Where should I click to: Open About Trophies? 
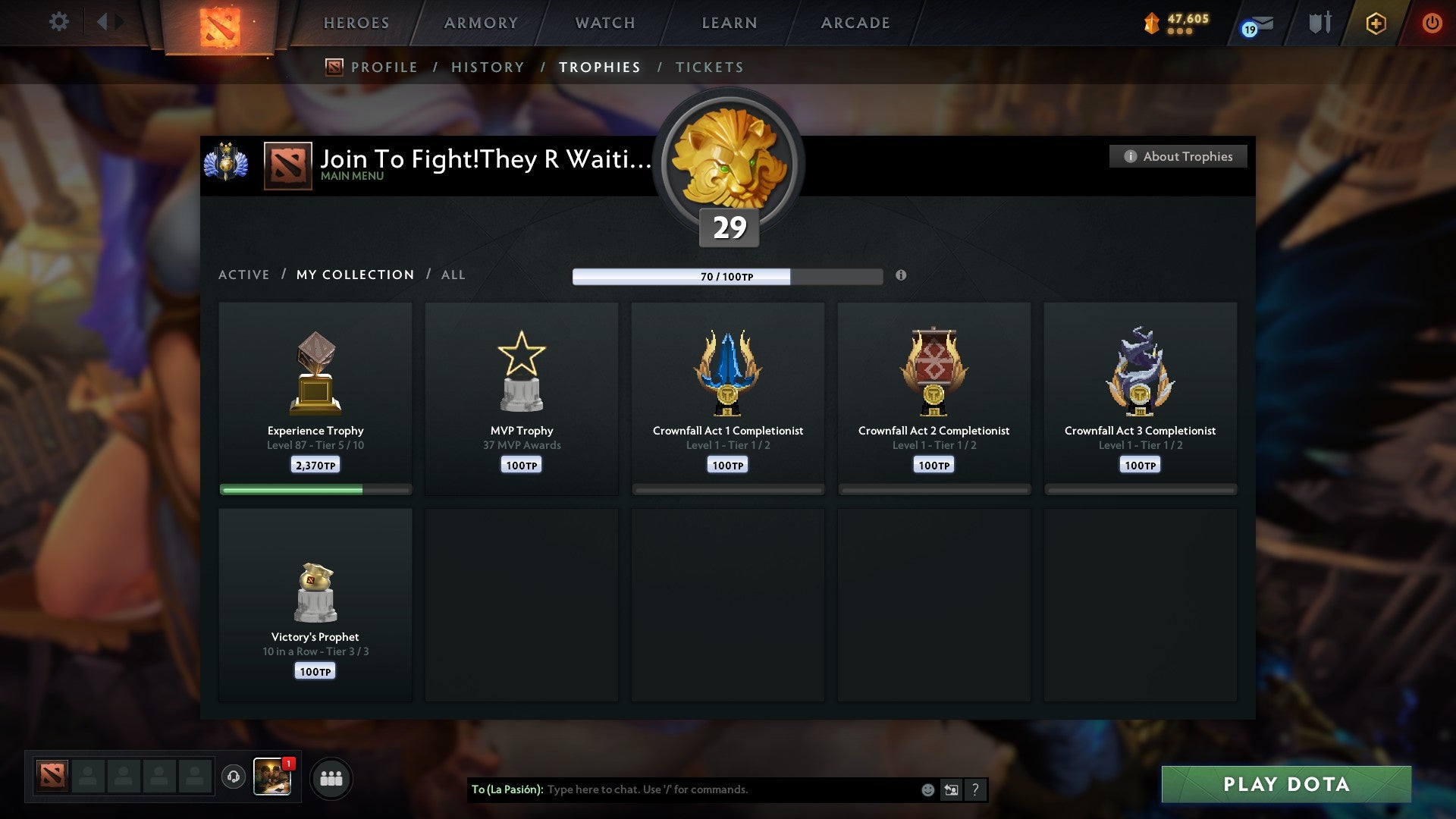1178,156
